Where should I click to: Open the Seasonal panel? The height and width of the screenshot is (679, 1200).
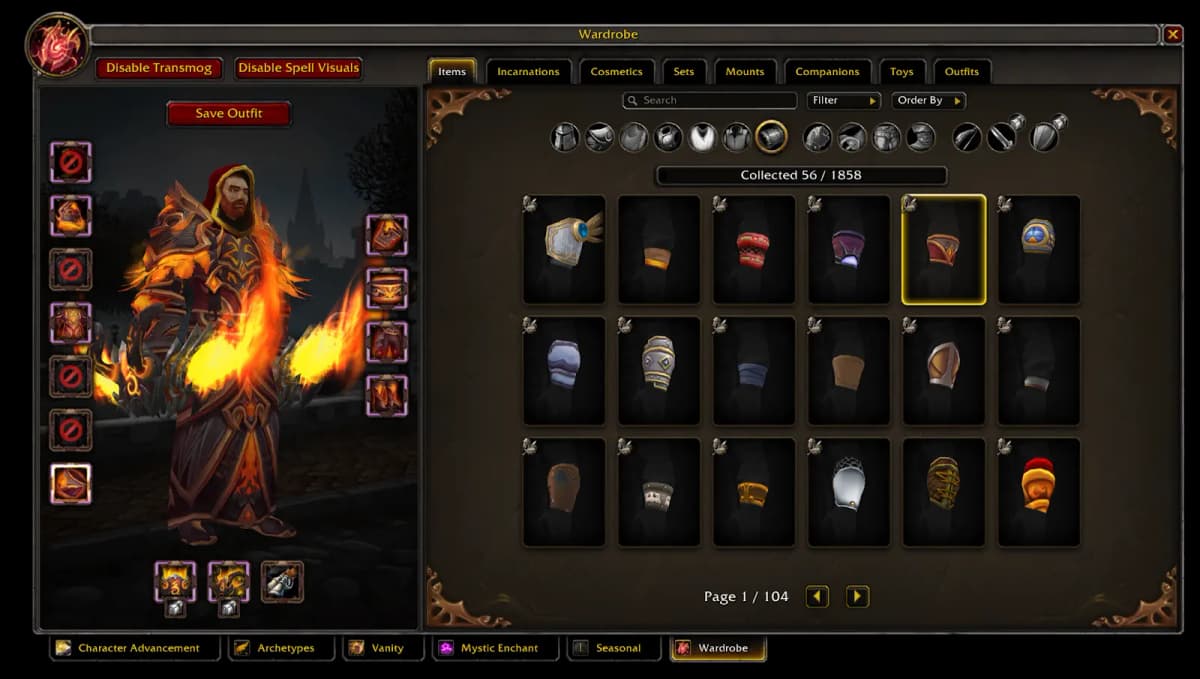(x=608, y=648)
